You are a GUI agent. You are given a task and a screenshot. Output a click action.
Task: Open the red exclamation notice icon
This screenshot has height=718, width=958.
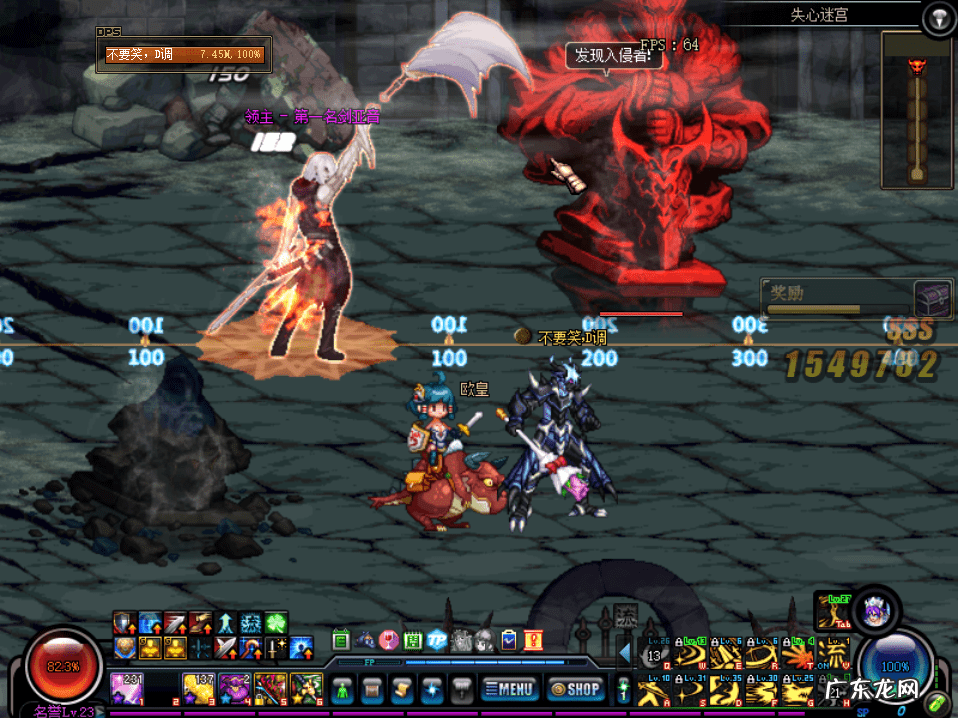532,641
